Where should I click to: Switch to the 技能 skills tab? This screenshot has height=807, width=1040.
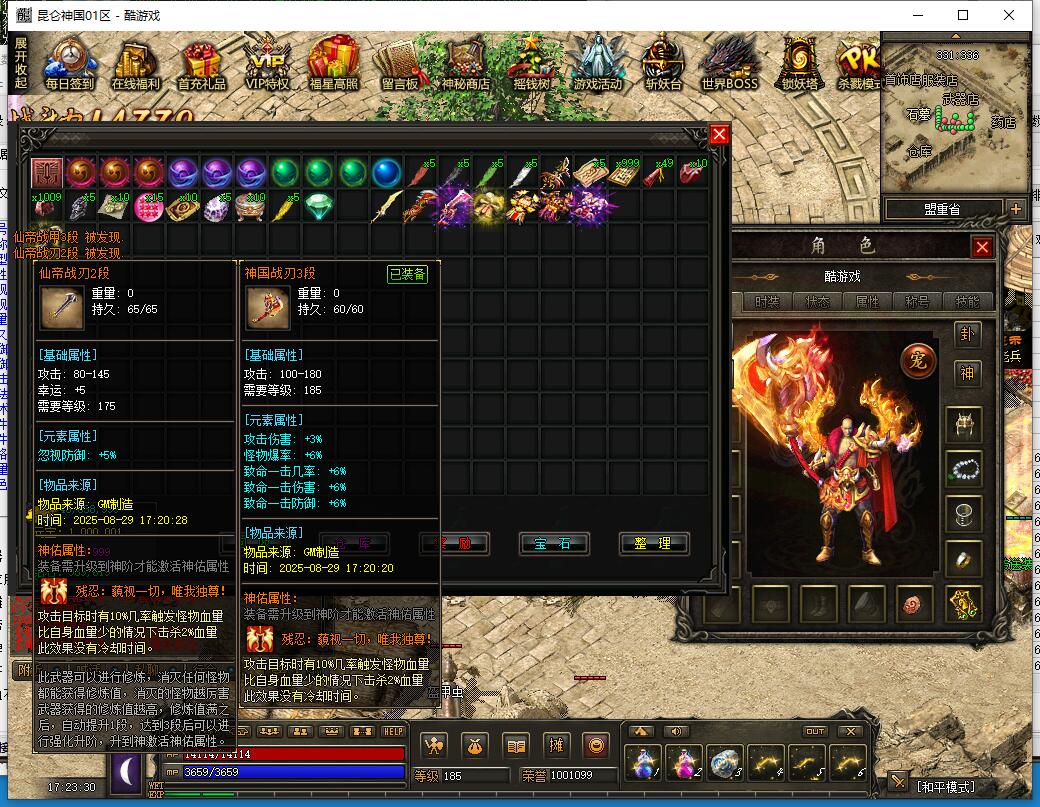click(967, 302)
